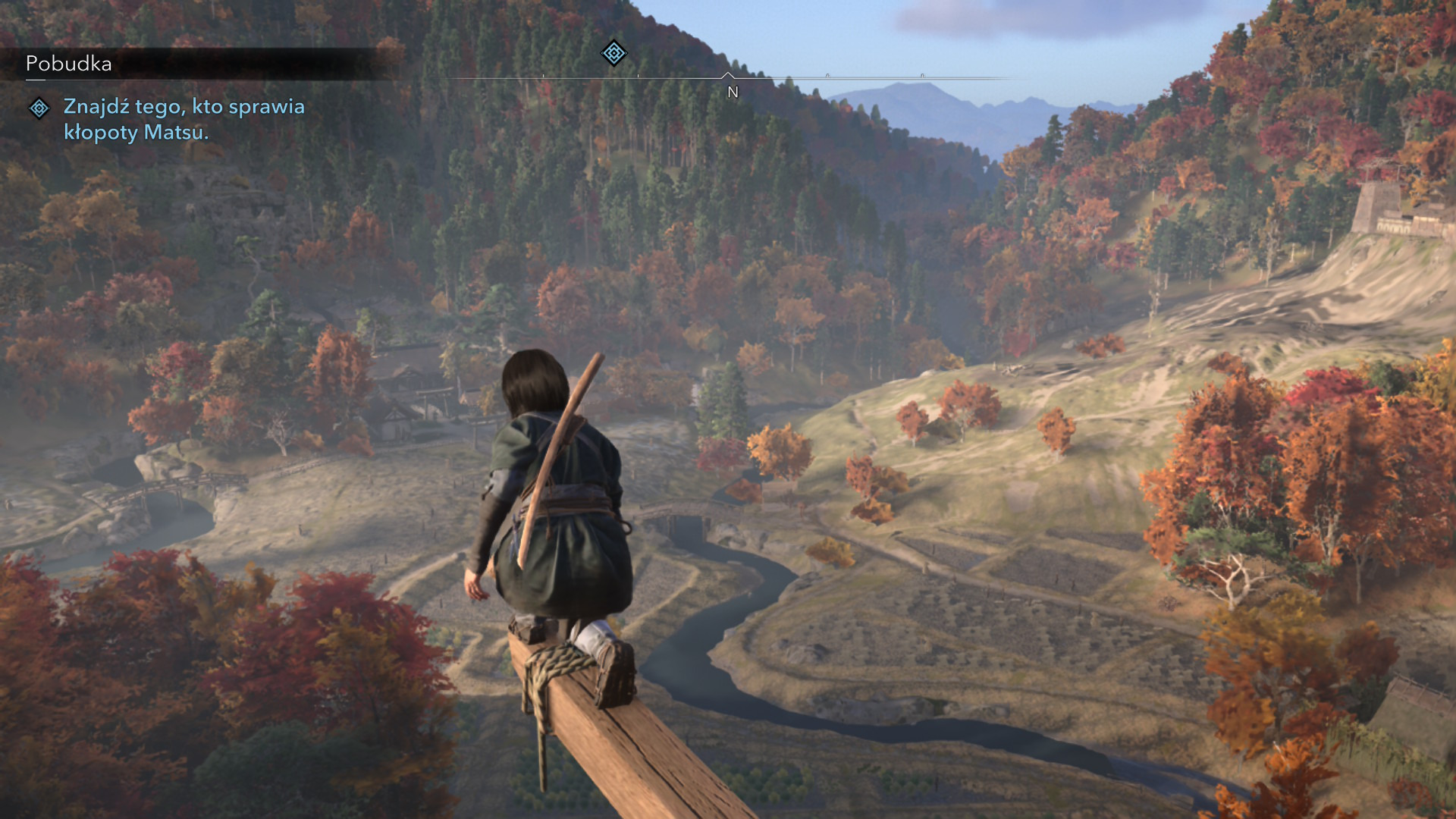
Task: Select the Pobudka quest title
Action: (69, 64)
